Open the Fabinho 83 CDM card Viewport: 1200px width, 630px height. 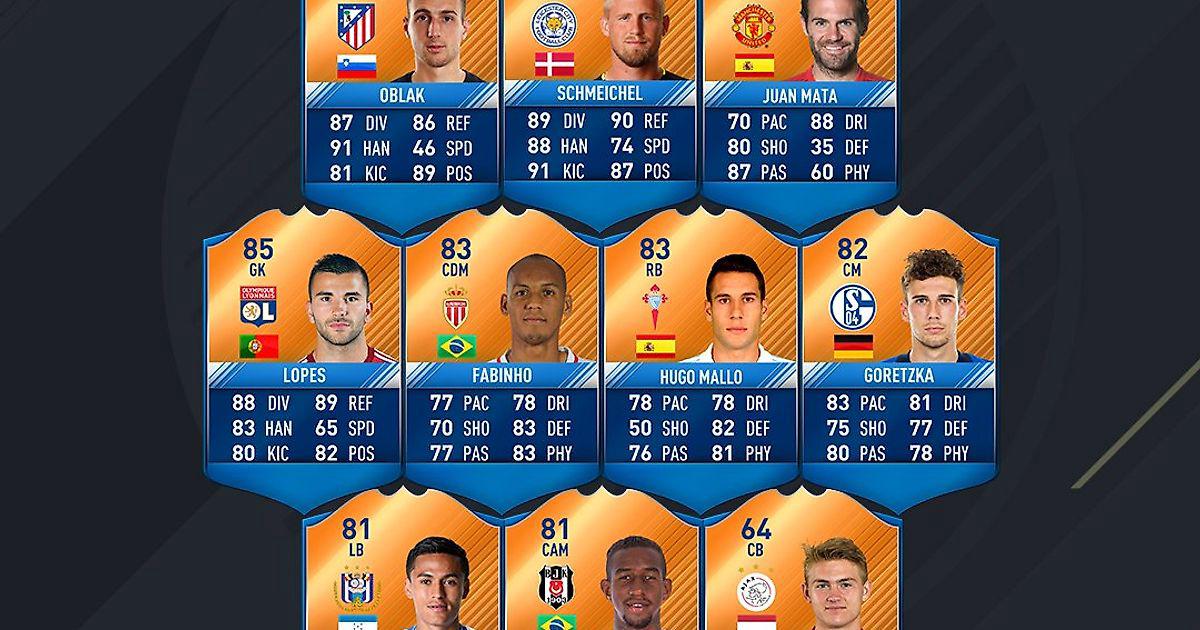click(x=502, y=350)
